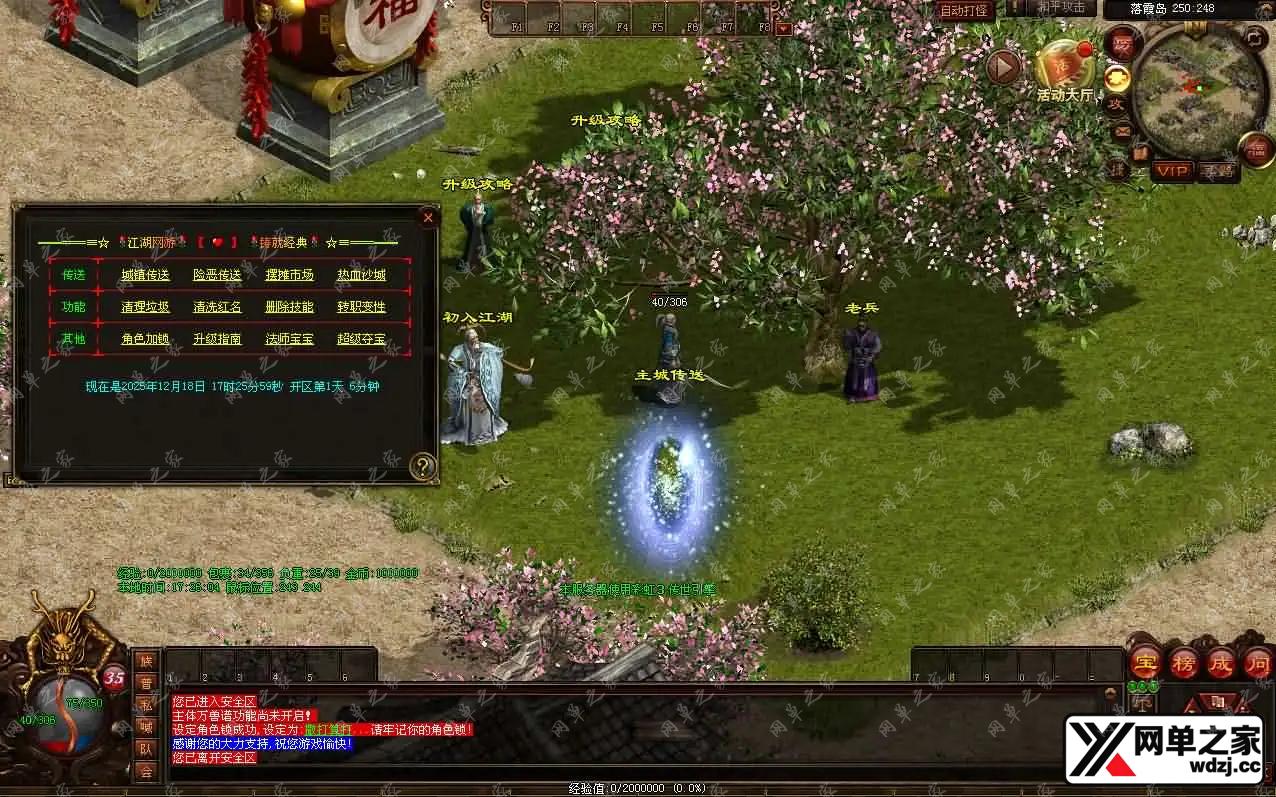Open the VIP panel

pos(1172,171)
